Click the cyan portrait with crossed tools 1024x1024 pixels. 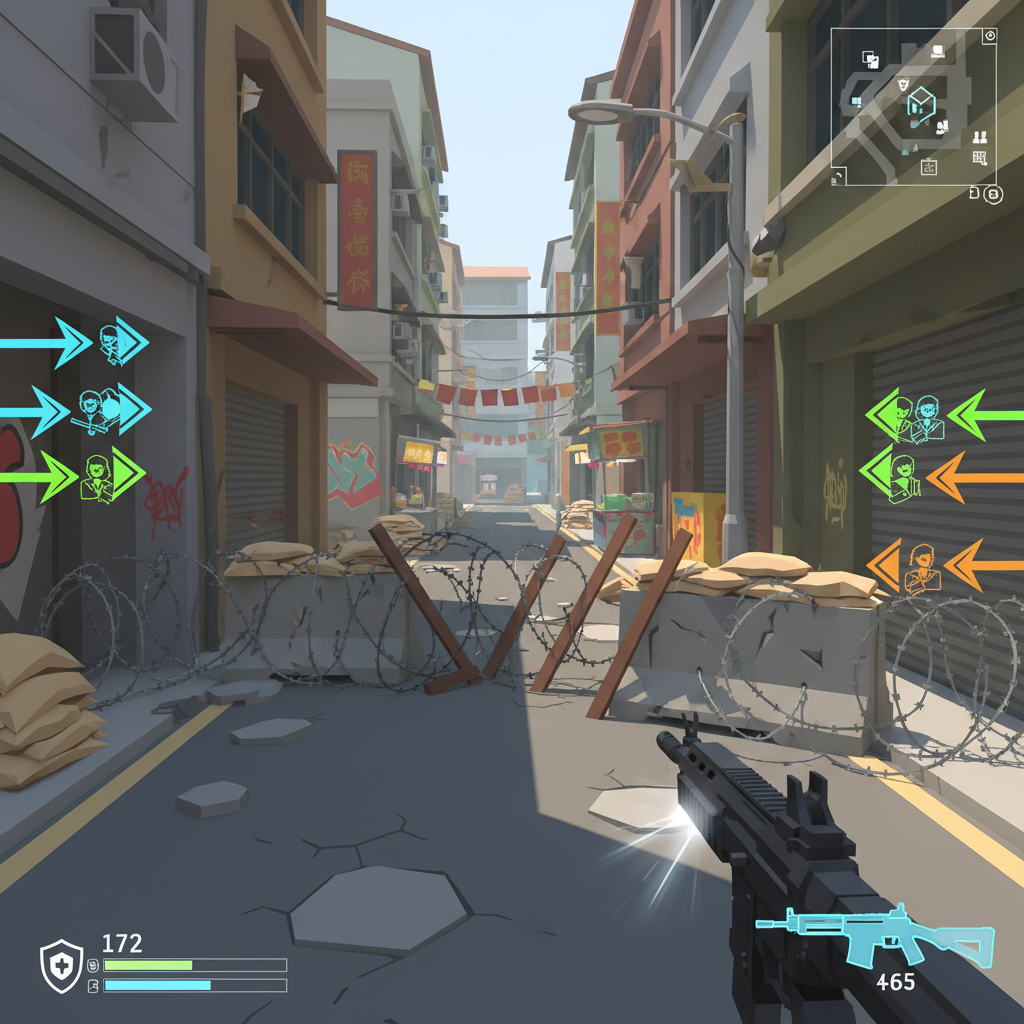tap(91, 409)
